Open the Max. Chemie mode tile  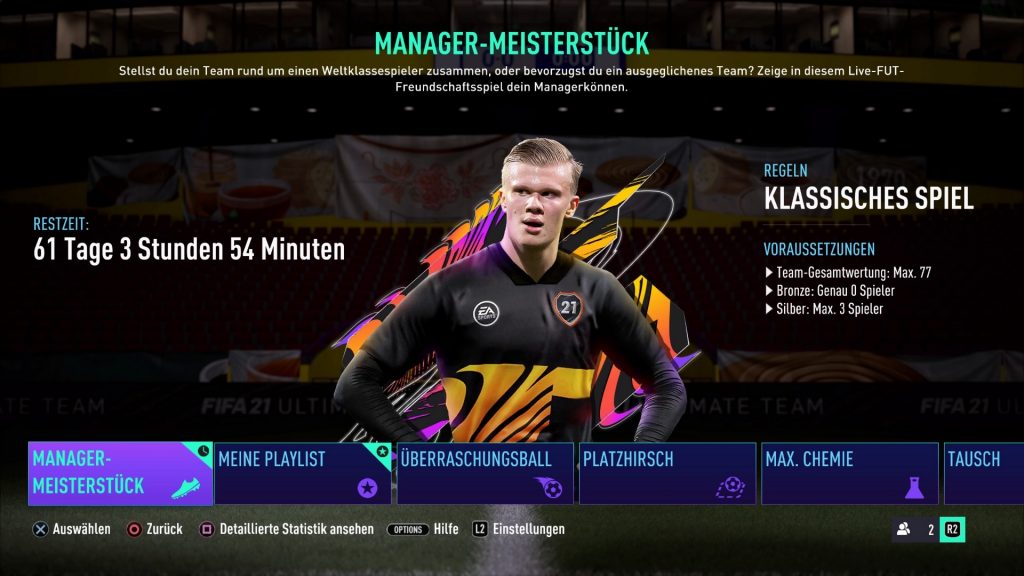[x=849, y=473]
